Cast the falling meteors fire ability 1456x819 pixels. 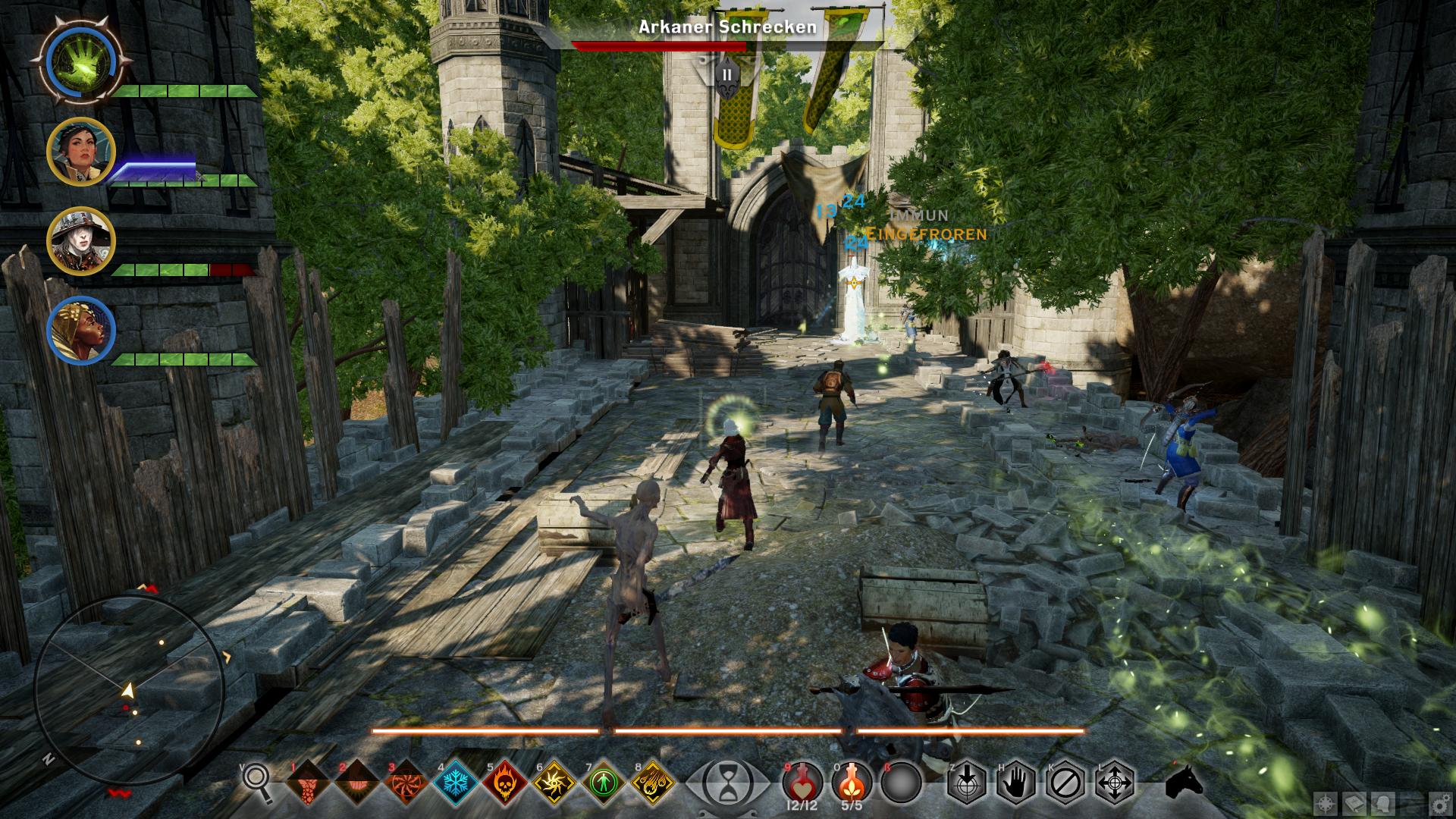[652, 783]
